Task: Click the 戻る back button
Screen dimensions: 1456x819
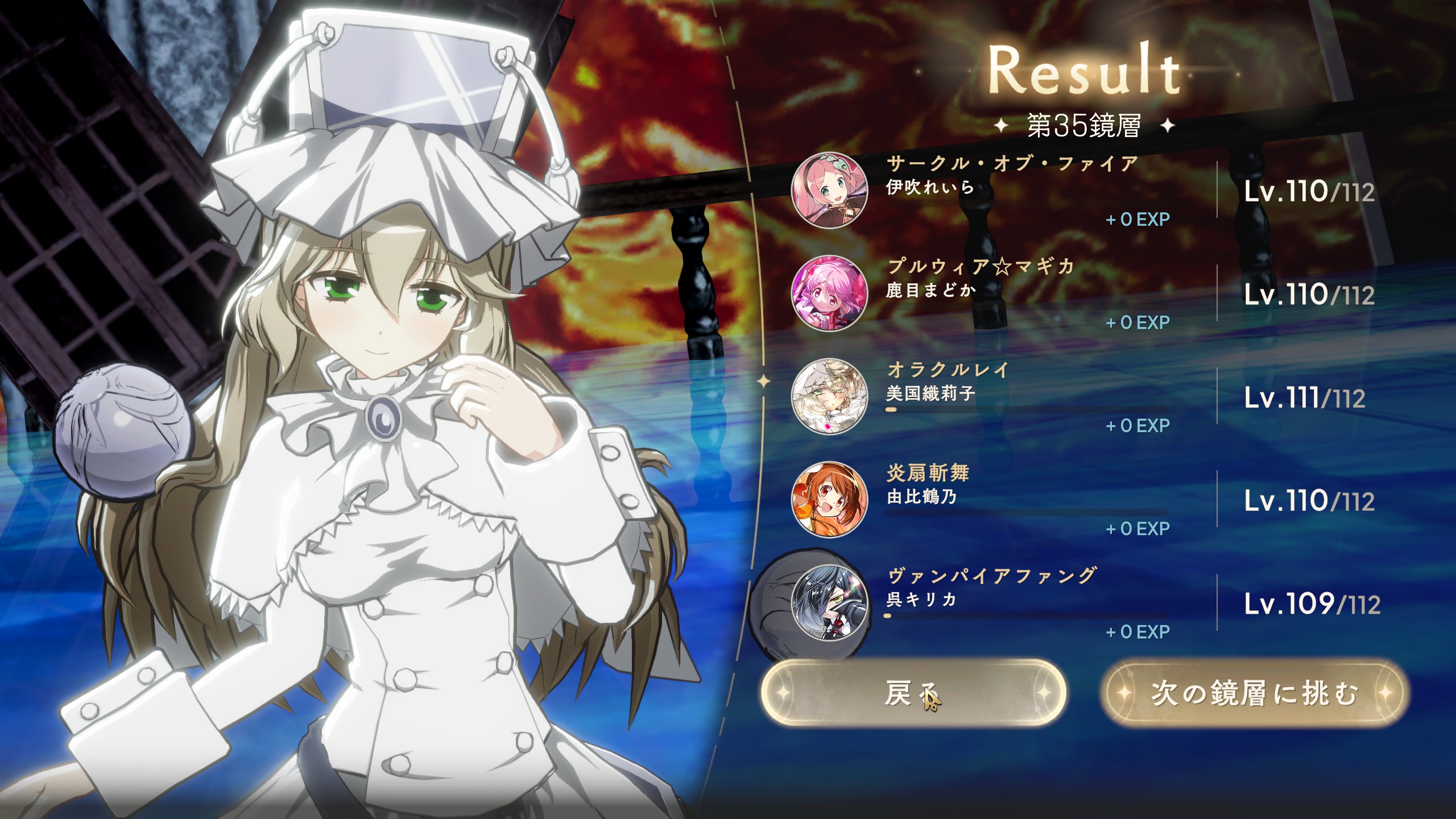Action: click(x=913, y=693)
